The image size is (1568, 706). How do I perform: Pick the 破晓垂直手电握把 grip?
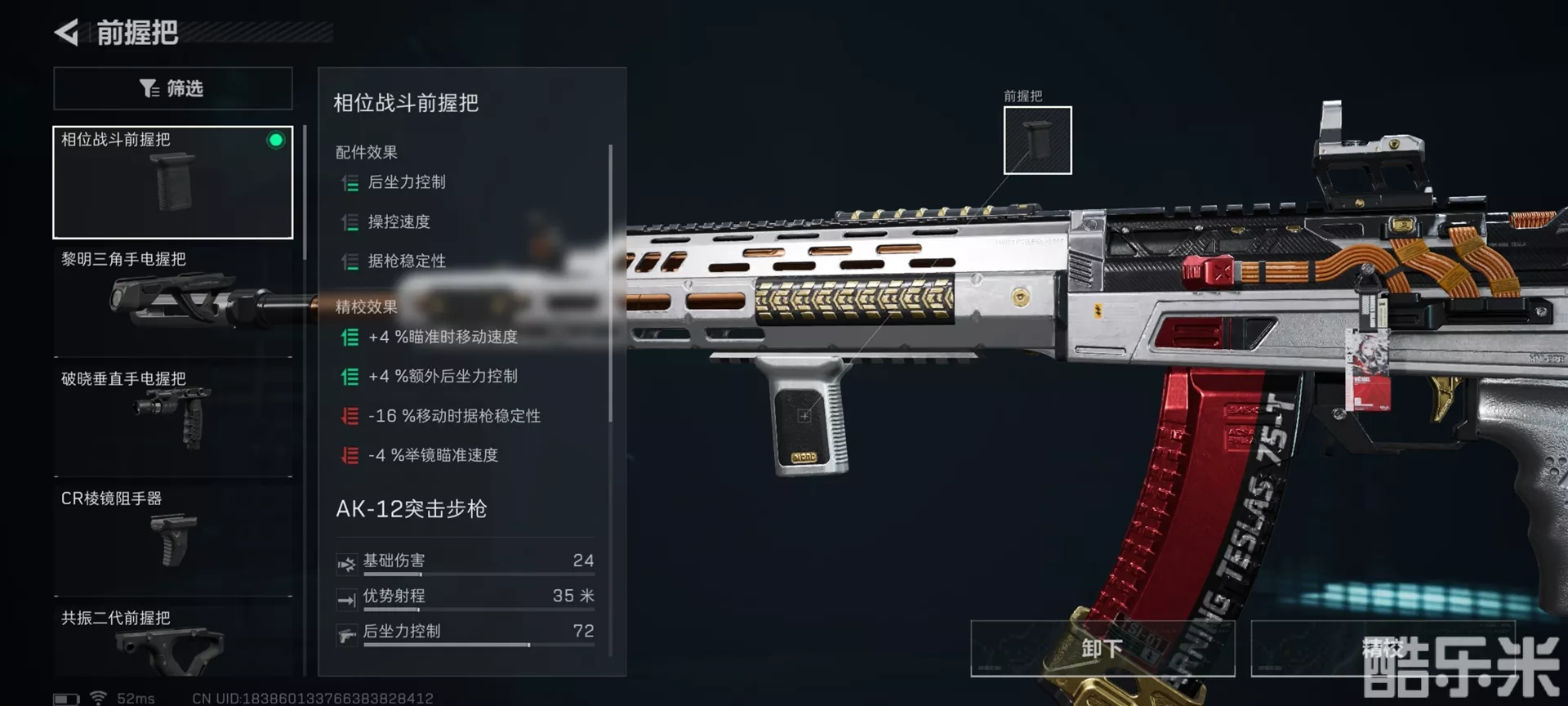[x=172, y=419]
